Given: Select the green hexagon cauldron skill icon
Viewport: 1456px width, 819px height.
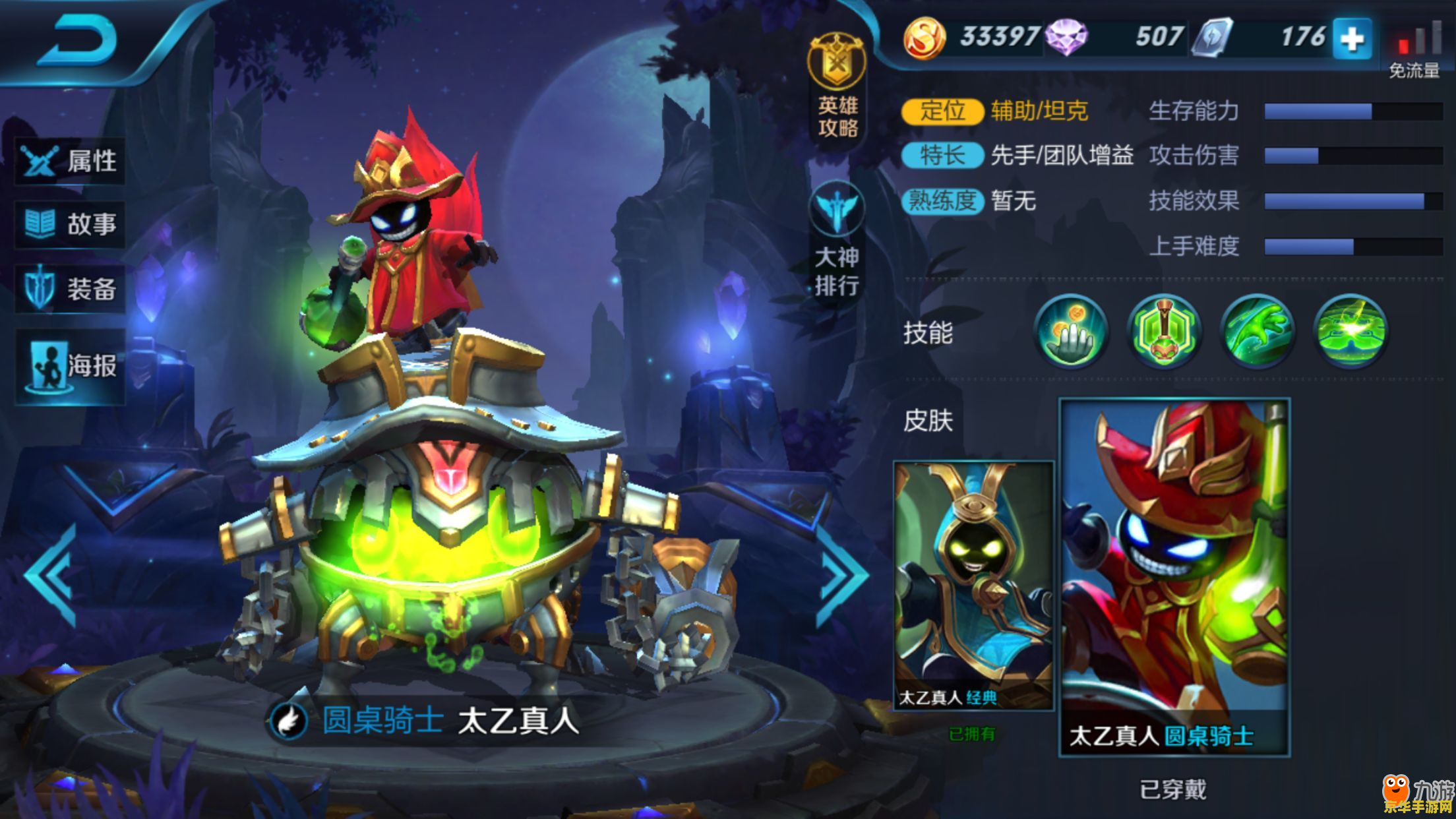Looking at the screenshot, I should [x=1164, y=331].
